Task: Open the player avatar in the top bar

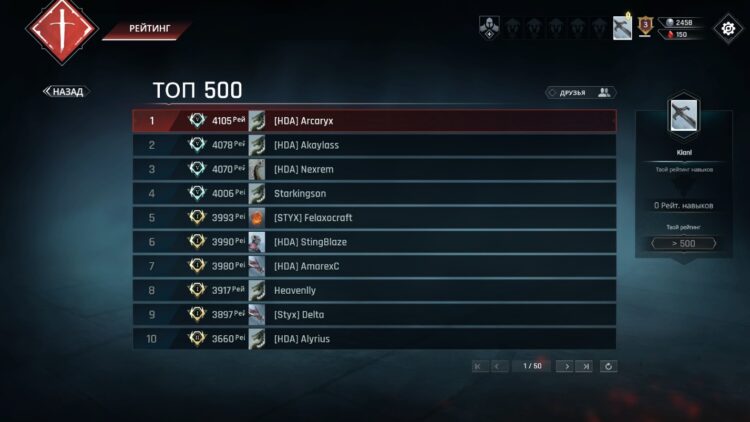Action: pos(622,27)
